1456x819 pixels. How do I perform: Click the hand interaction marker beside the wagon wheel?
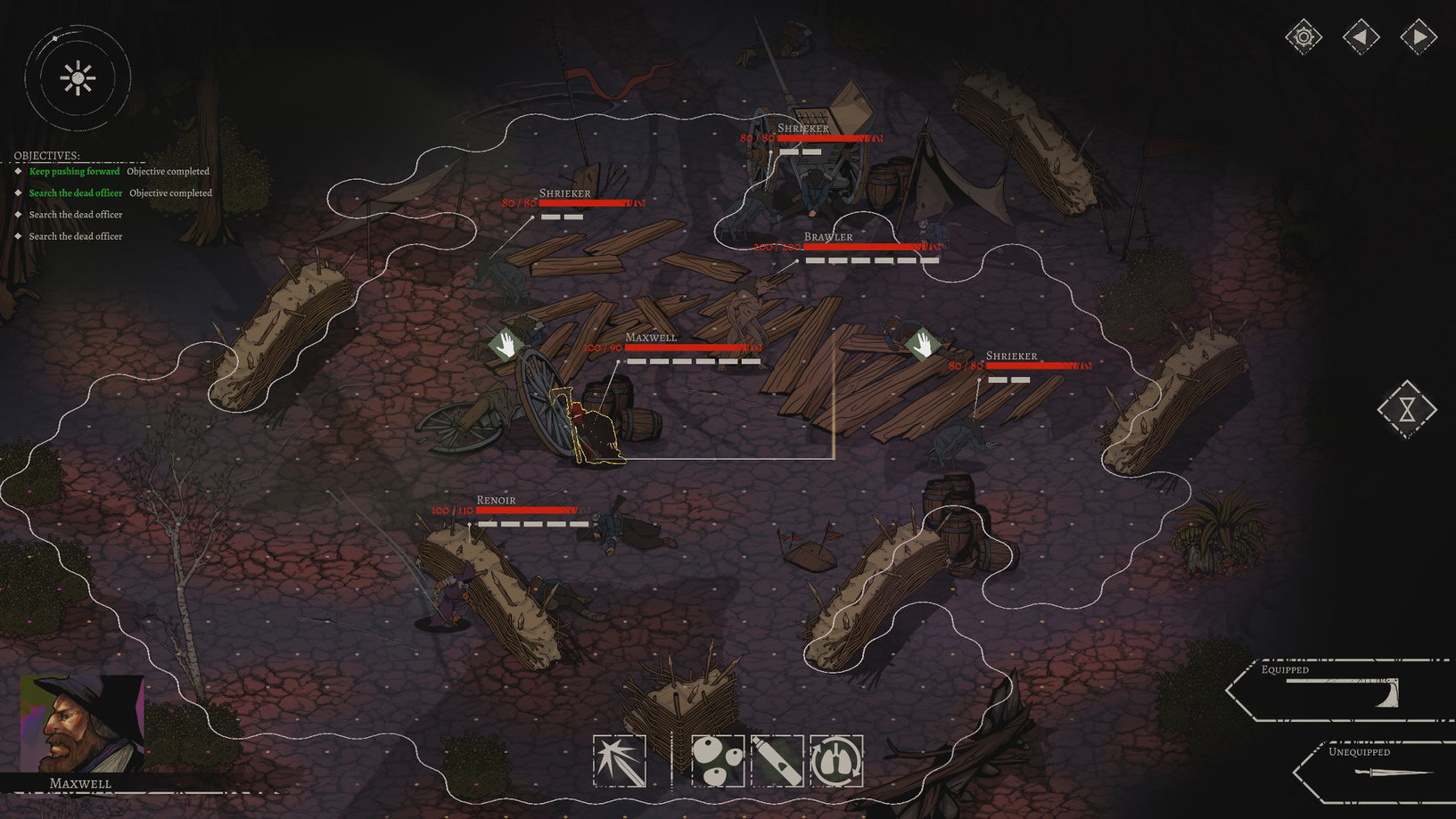(x=506, y=344)
